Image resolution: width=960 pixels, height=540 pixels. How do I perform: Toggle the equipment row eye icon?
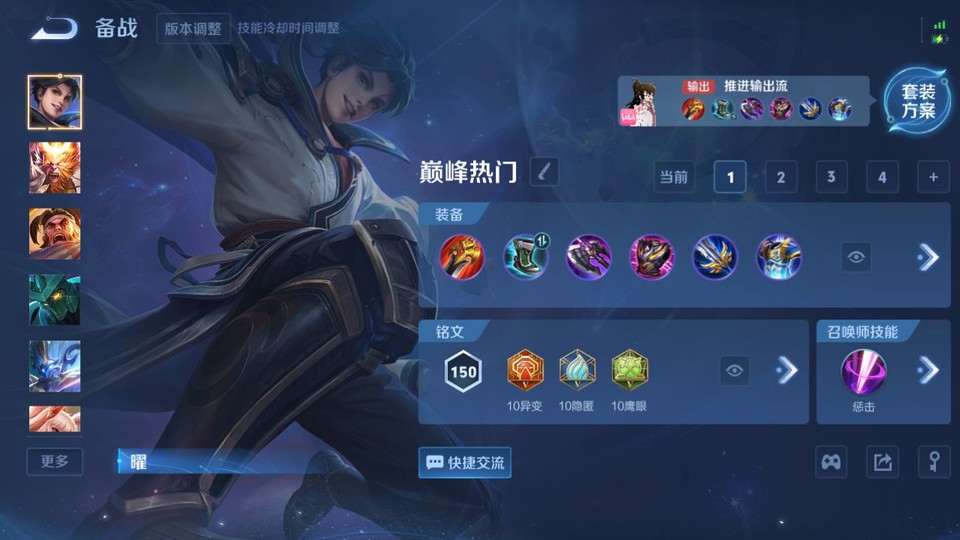coord(855,257)
